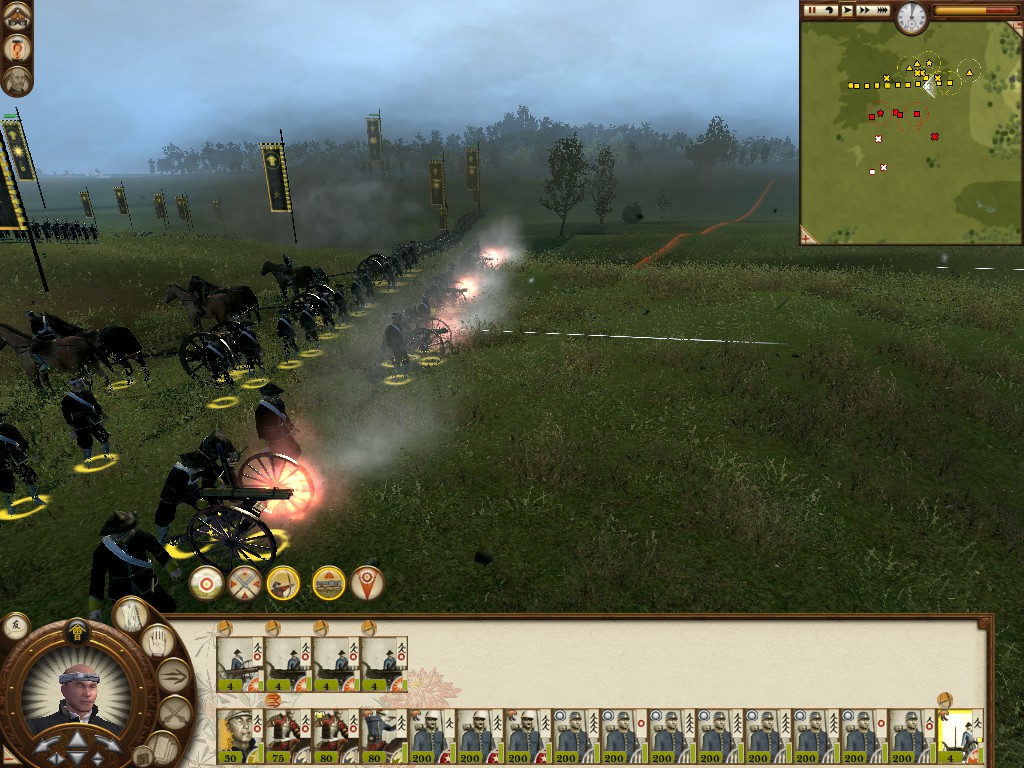Toggle the crossed swords melee mode icon
This screenshot has width=1024, height=768.
click(x=245, y=582)
